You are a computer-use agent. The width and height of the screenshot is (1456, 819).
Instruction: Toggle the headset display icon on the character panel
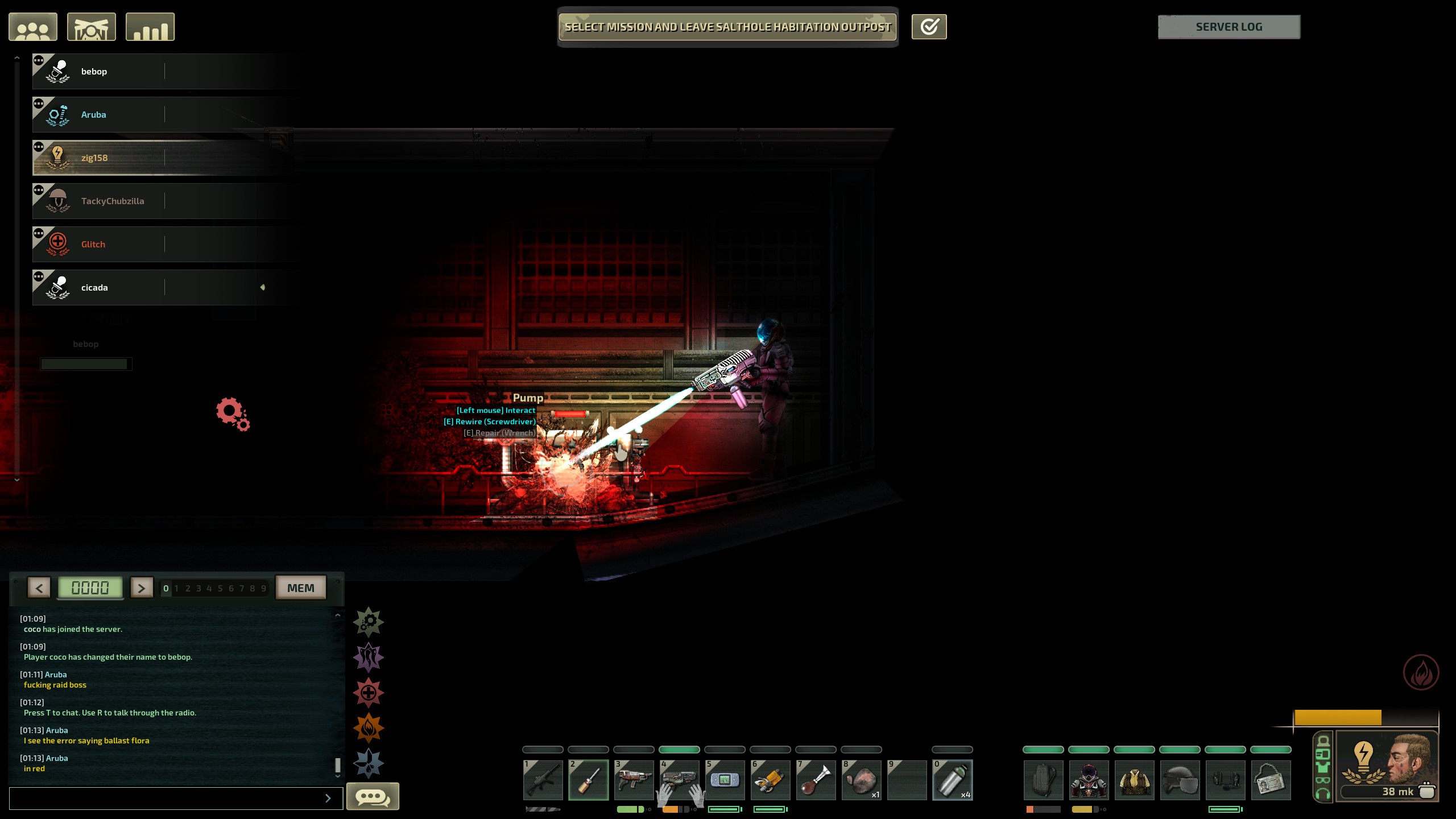(x=1322, y=793)
